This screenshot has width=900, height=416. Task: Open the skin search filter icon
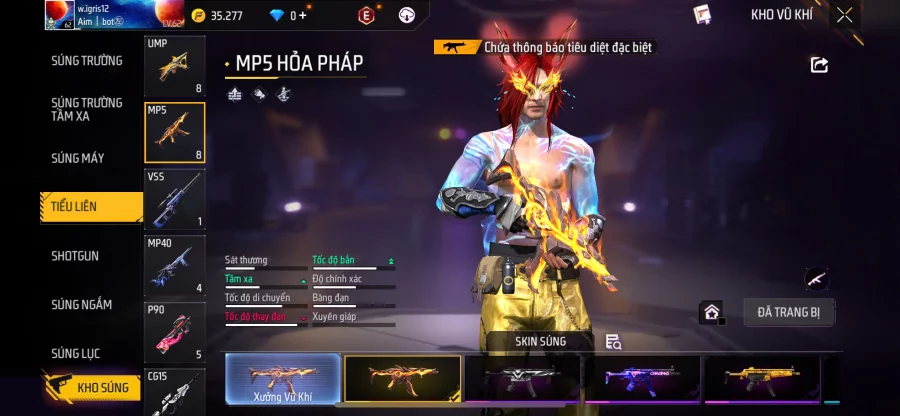pyautogui.click(x=613, y=342)
